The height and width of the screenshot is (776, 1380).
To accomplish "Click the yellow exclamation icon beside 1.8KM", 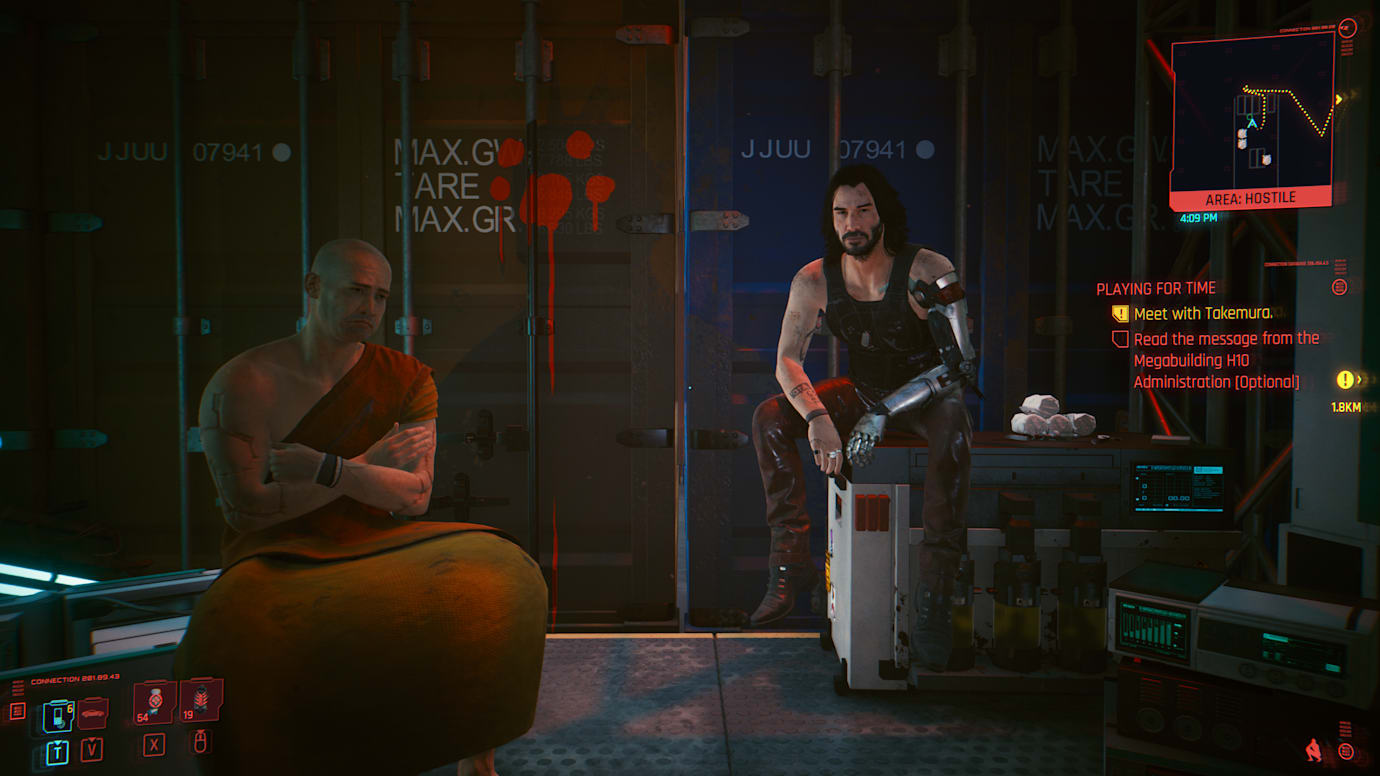I will click(x=1345, y=380).
